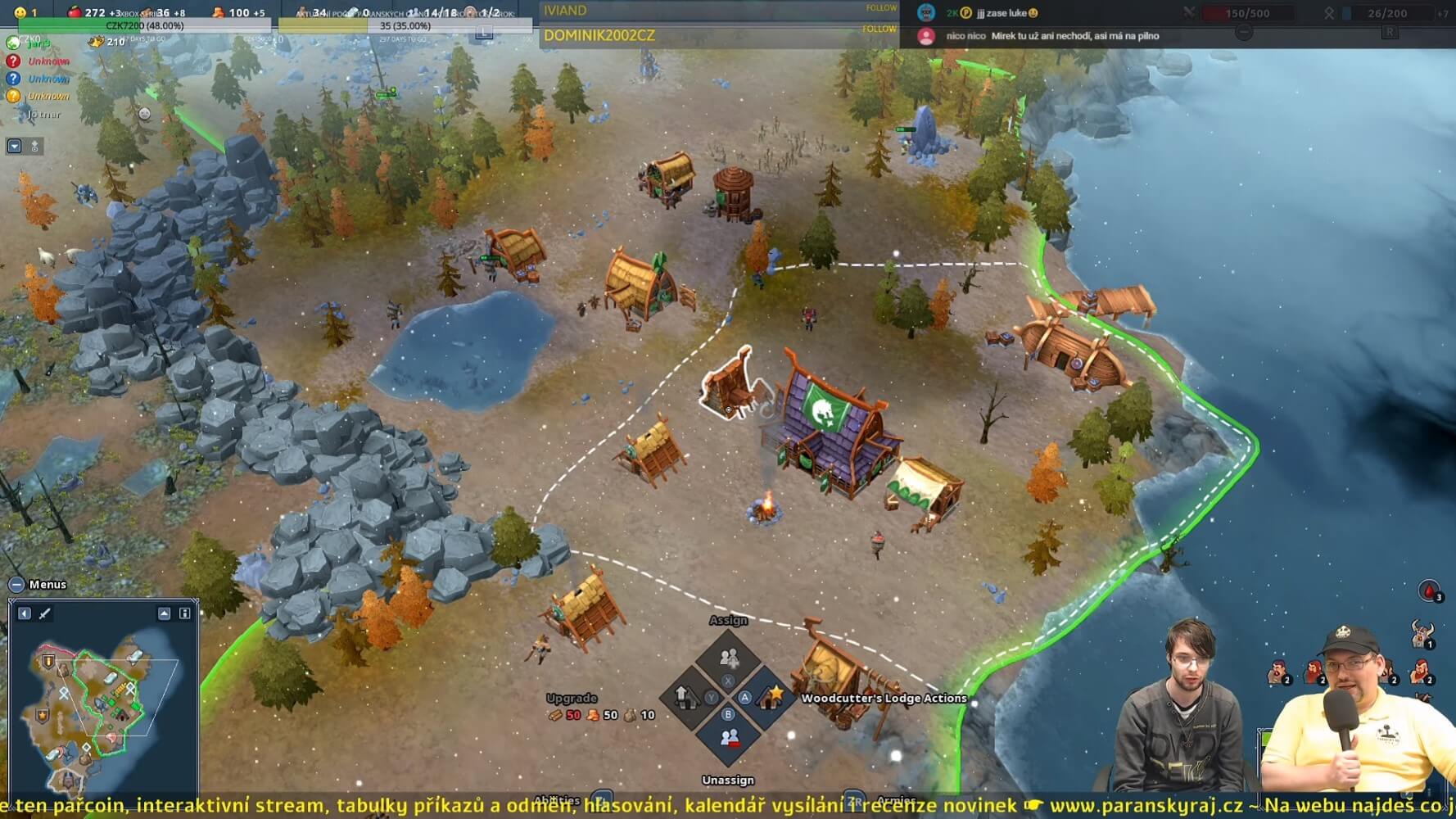
Task: Select the horned helmet warrior unit icon
Action: pos(1422,633)
